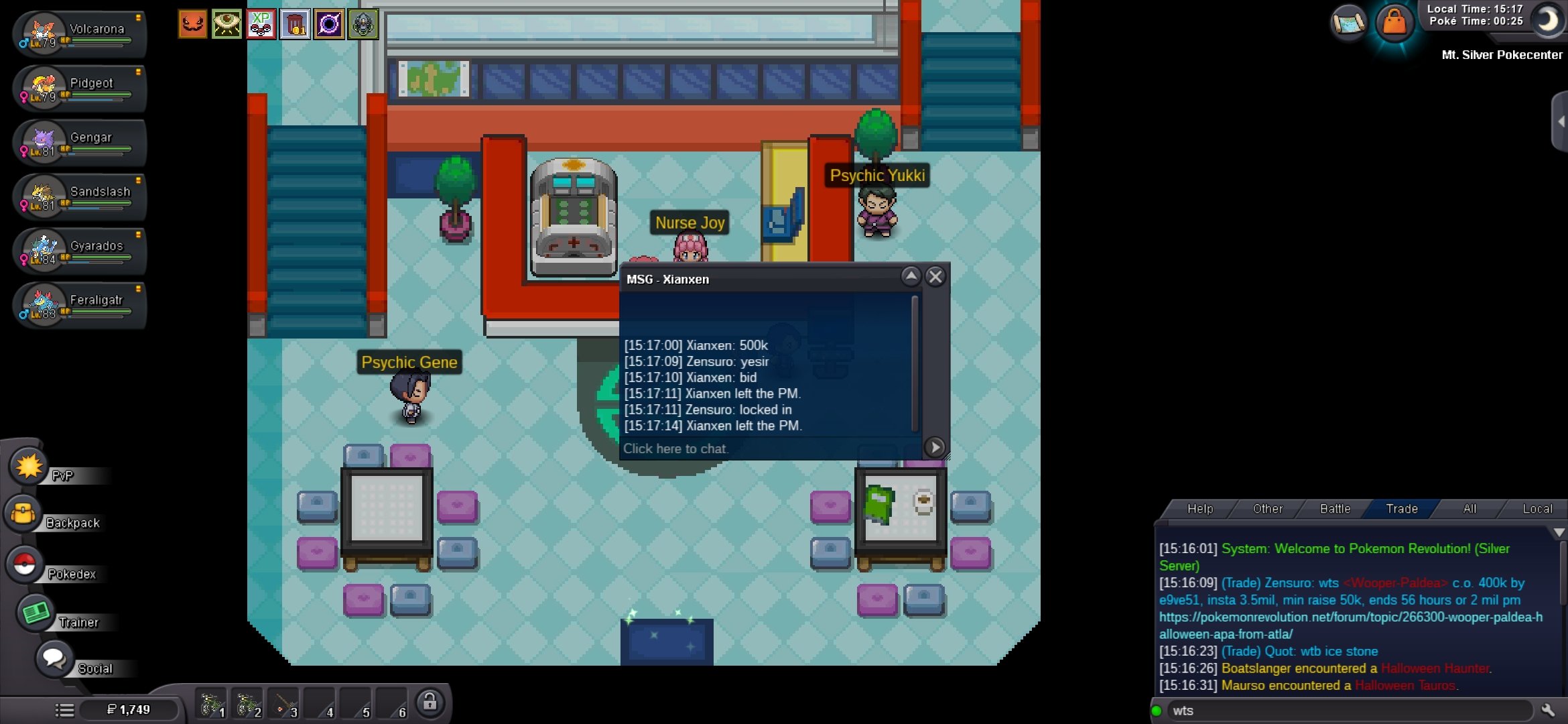Select Volcarona in the party list

79,34
